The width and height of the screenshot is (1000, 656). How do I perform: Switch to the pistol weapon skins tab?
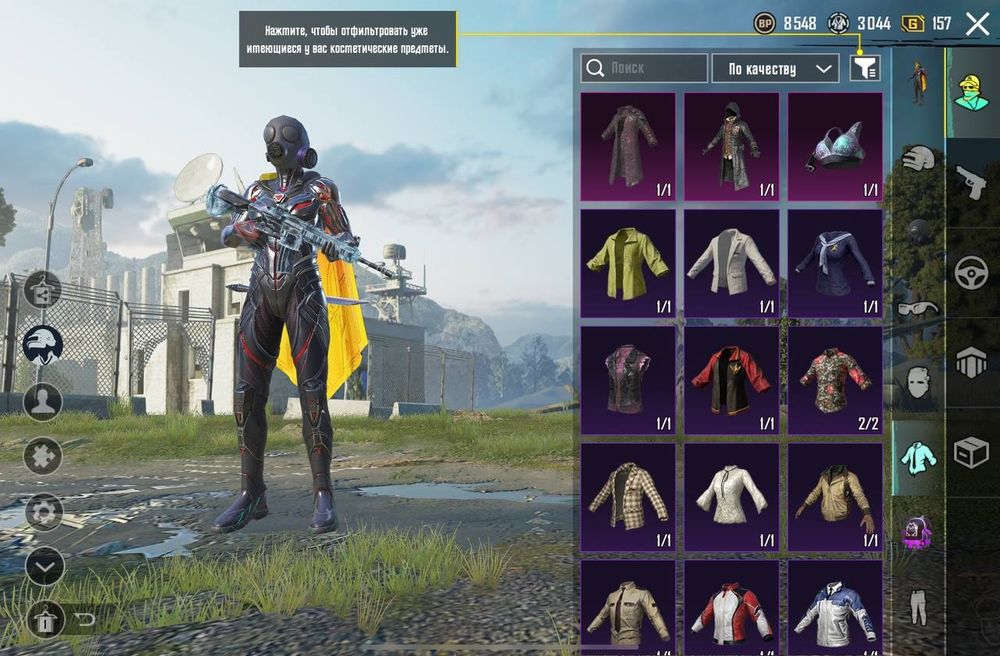pyautogui.click(x=971, y=182)
